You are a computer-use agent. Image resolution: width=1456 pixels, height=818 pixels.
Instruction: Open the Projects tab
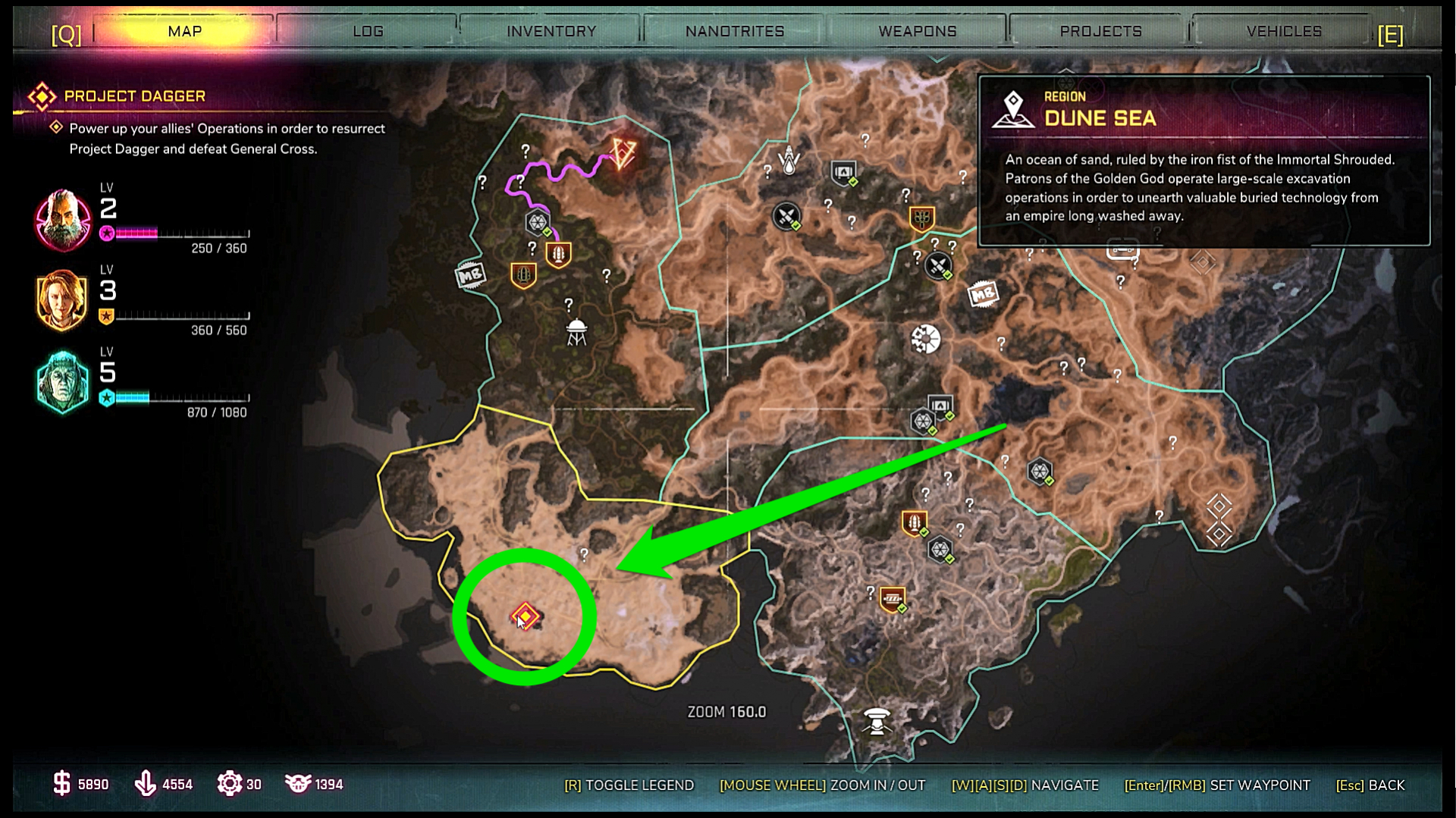1100,31
